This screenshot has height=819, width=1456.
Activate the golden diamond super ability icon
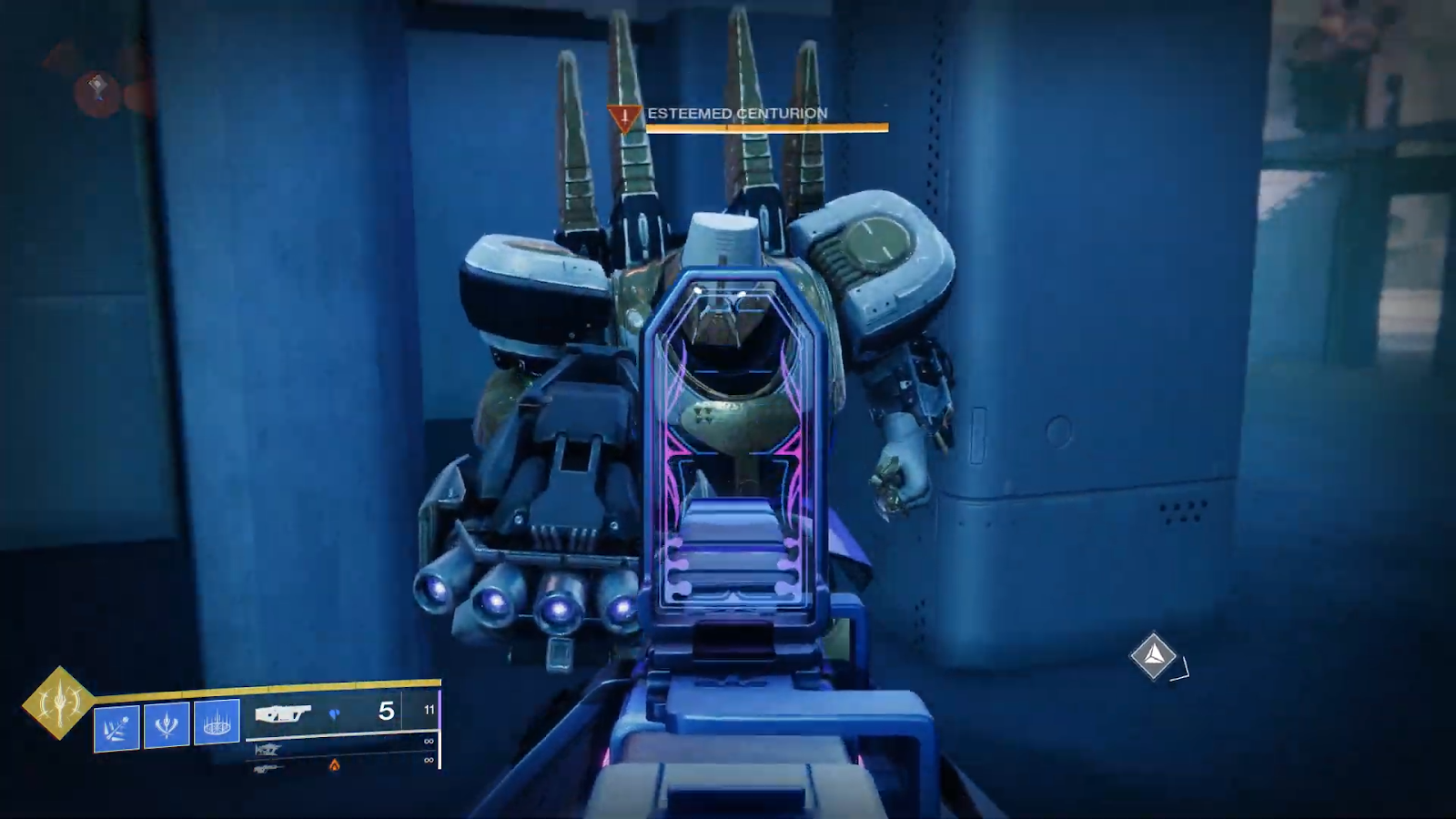(x=58, y=702)
